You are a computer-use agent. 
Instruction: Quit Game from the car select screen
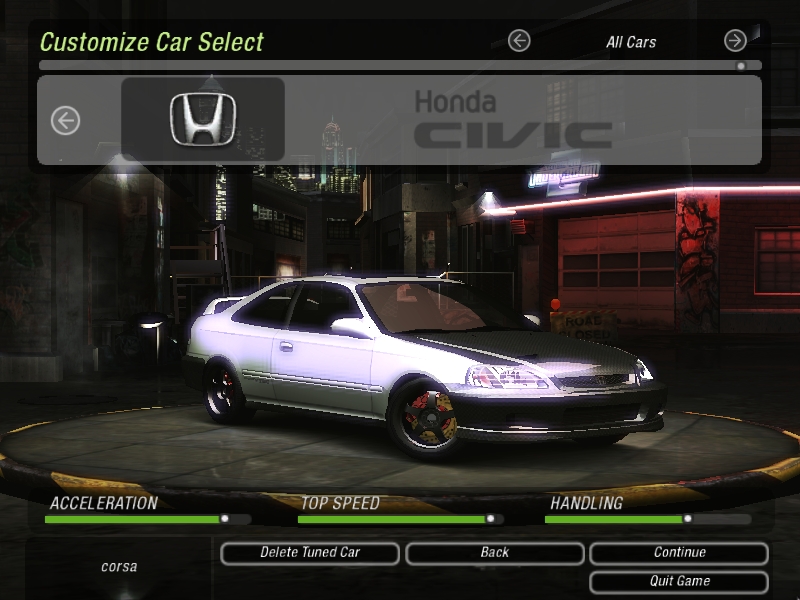coord(679,582)
